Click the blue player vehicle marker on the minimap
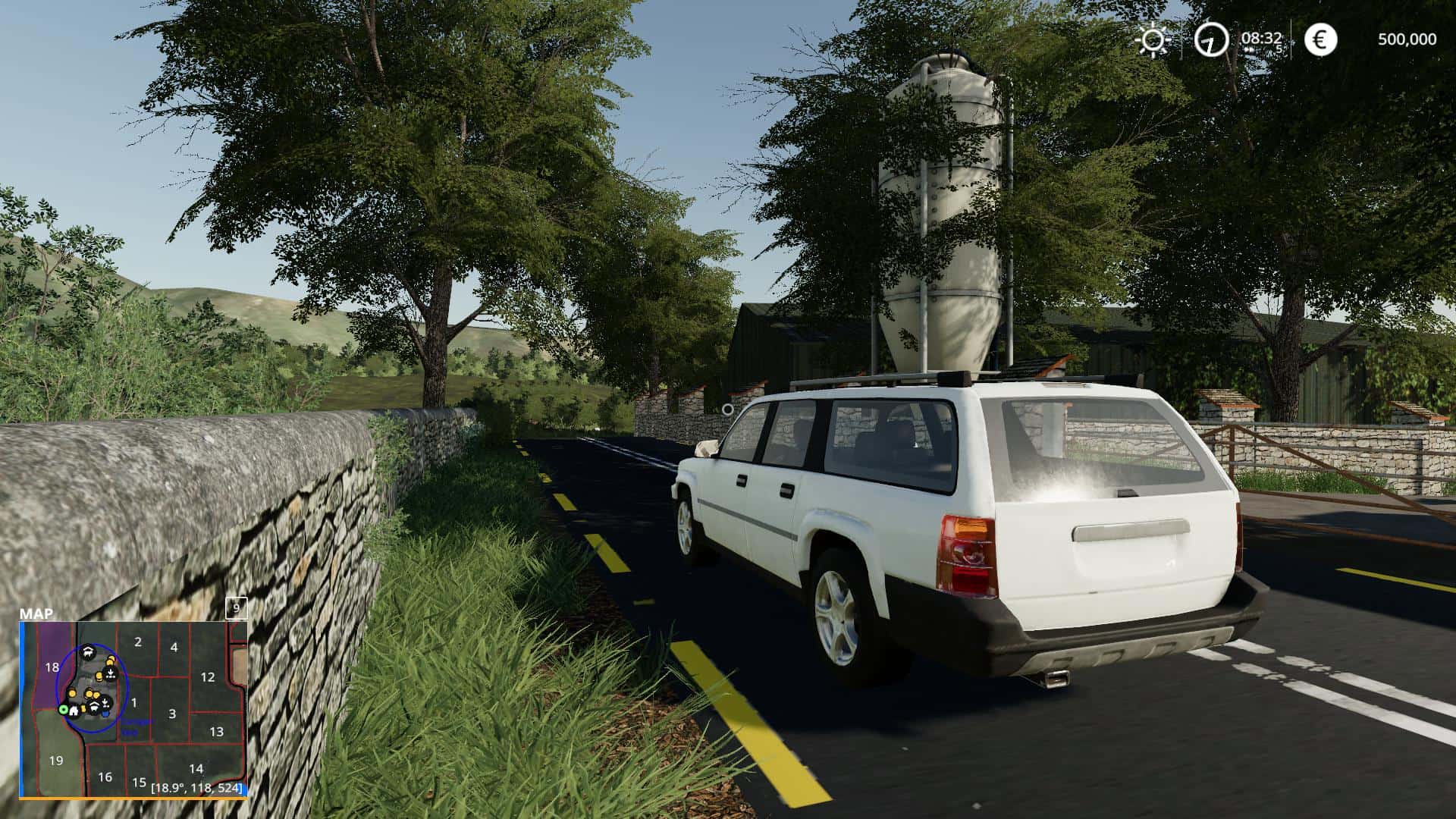 [x=105, y=714]
